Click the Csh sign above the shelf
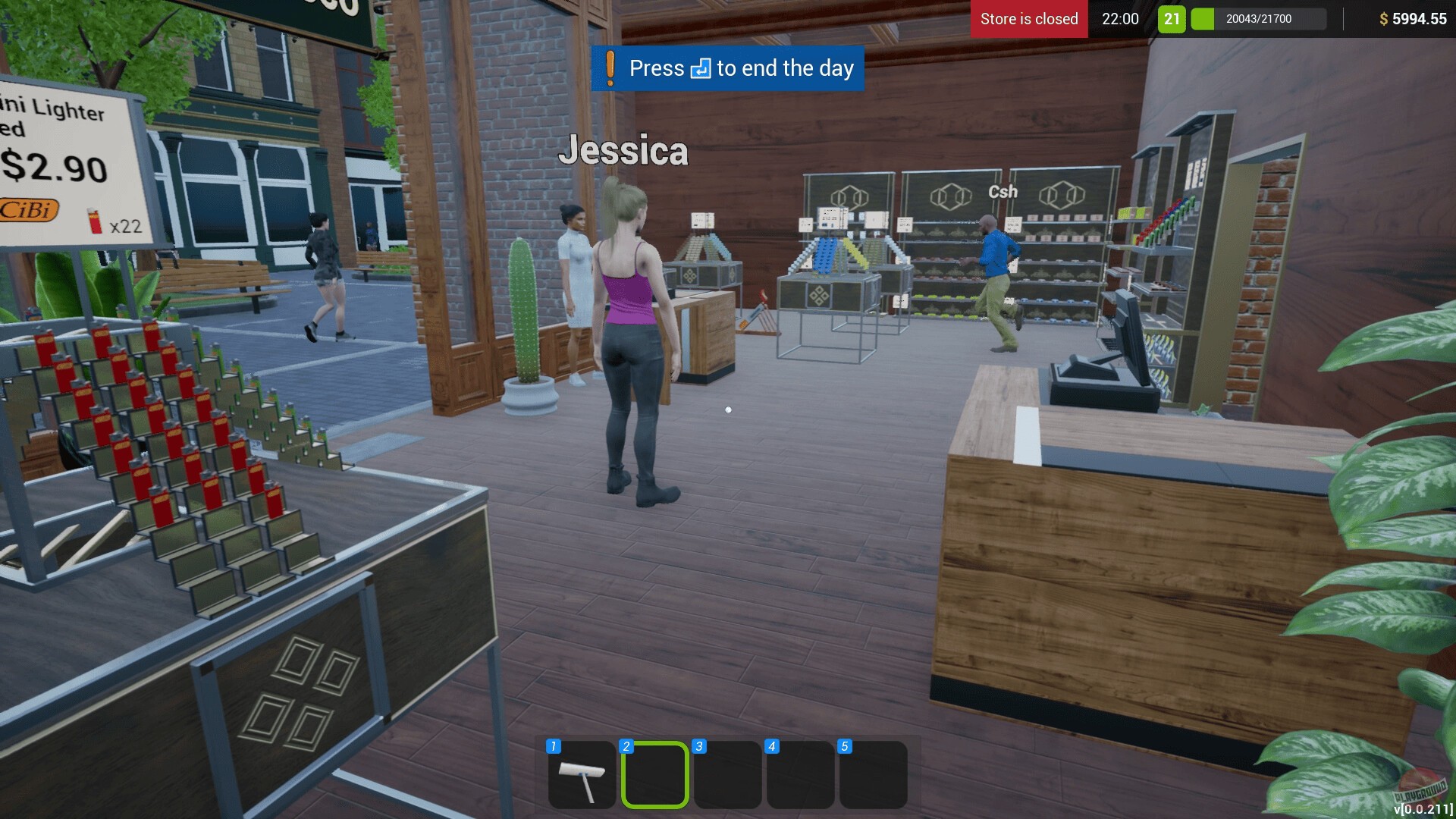Image resolution: width=1456 pixels, height=819 pixels. coord(1003,192)
